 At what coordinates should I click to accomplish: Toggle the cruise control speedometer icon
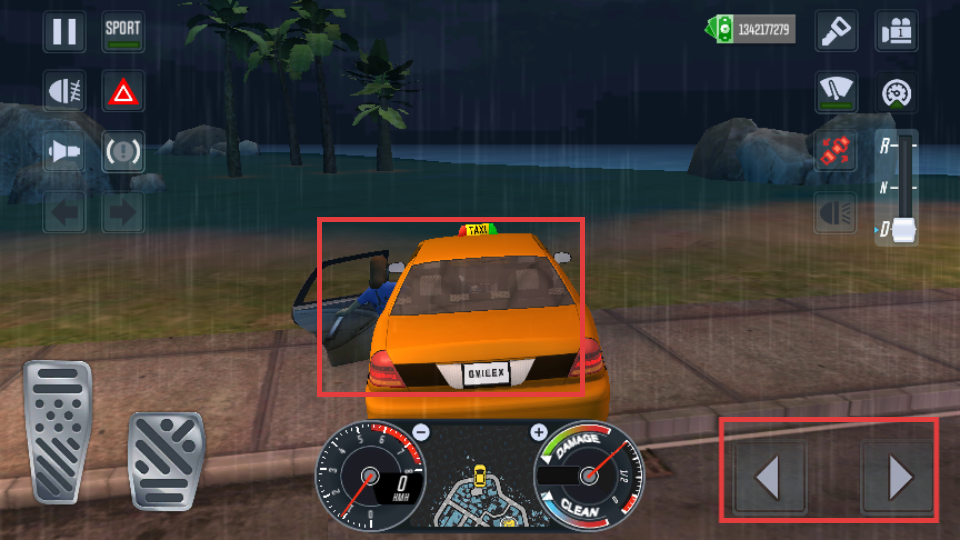tap(896, 93)
